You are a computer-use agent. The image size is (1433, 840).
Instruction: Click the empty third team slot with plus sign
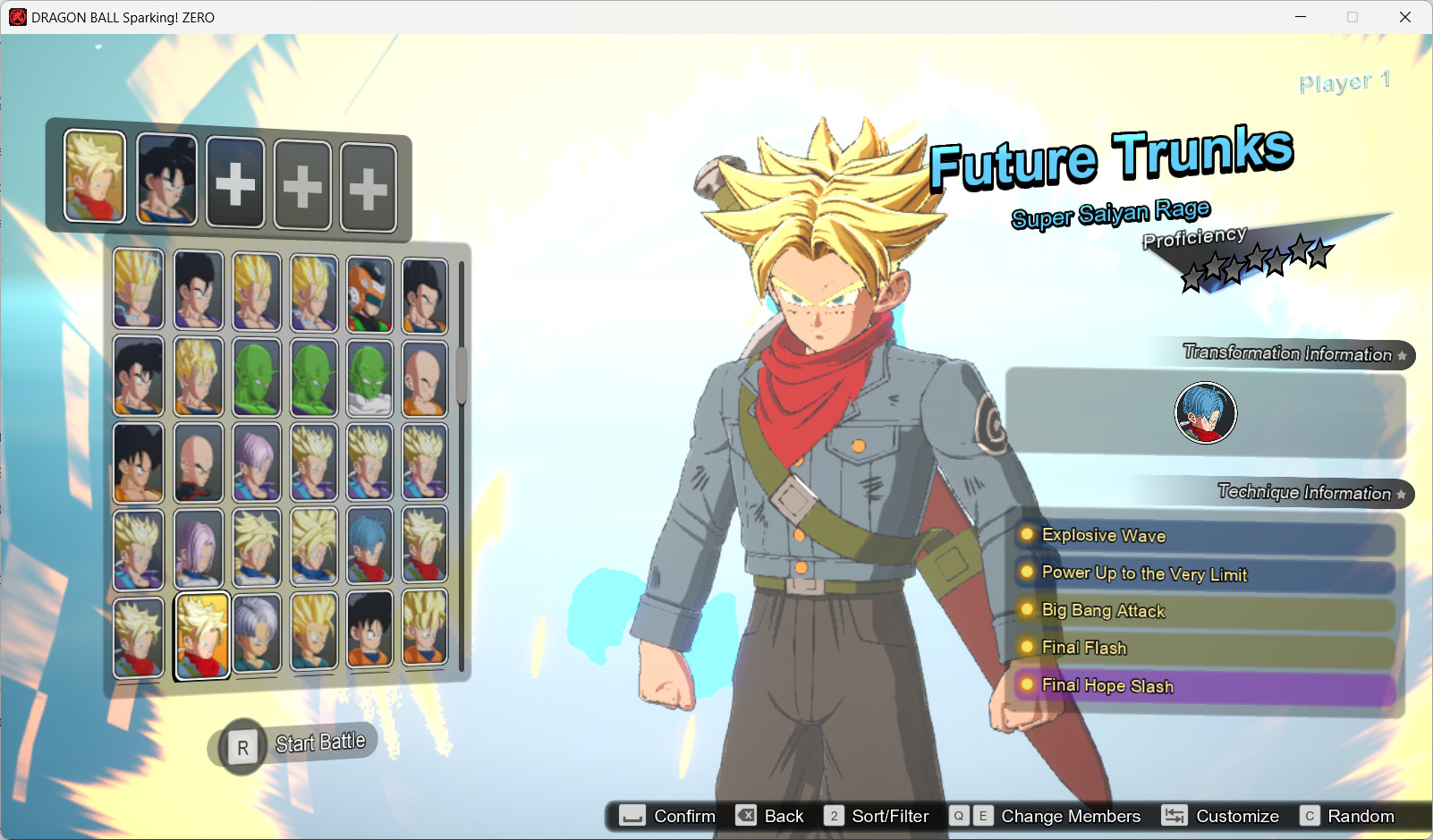pyautogui.click(x=234, y=180)
